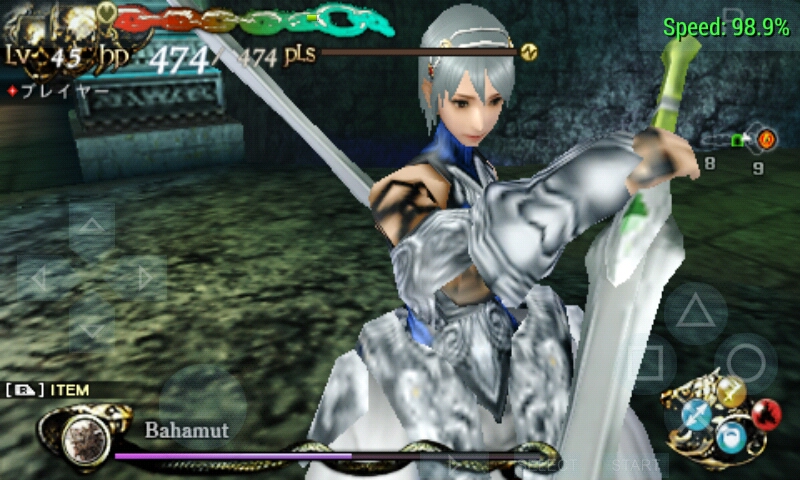This screenshot has height=480, width=800.
Task: Choose the green item slot icon
Action: coord(739,141)
